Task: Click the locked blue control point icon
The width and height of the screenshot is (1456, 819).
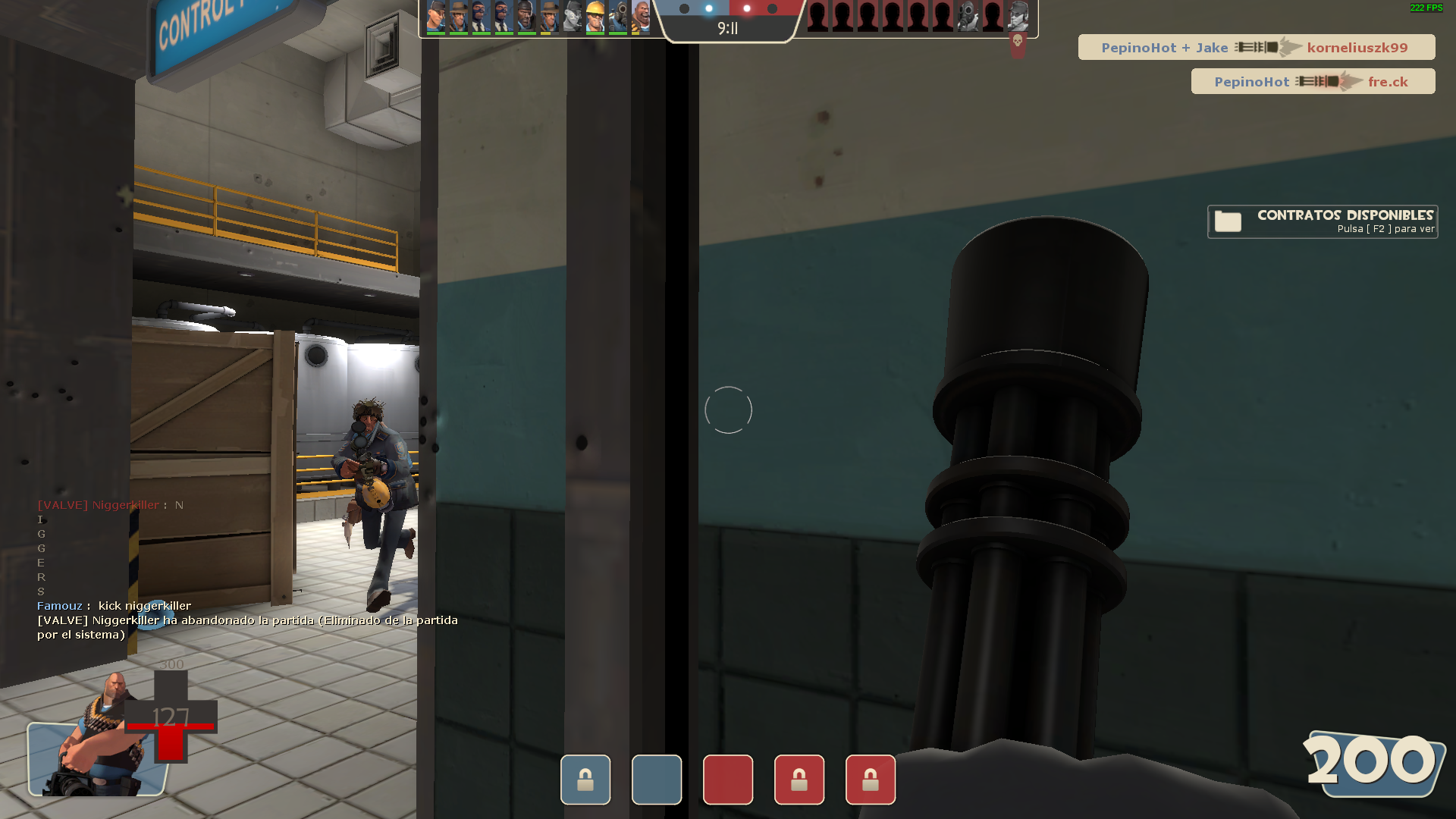Action: tap(585, 780)
